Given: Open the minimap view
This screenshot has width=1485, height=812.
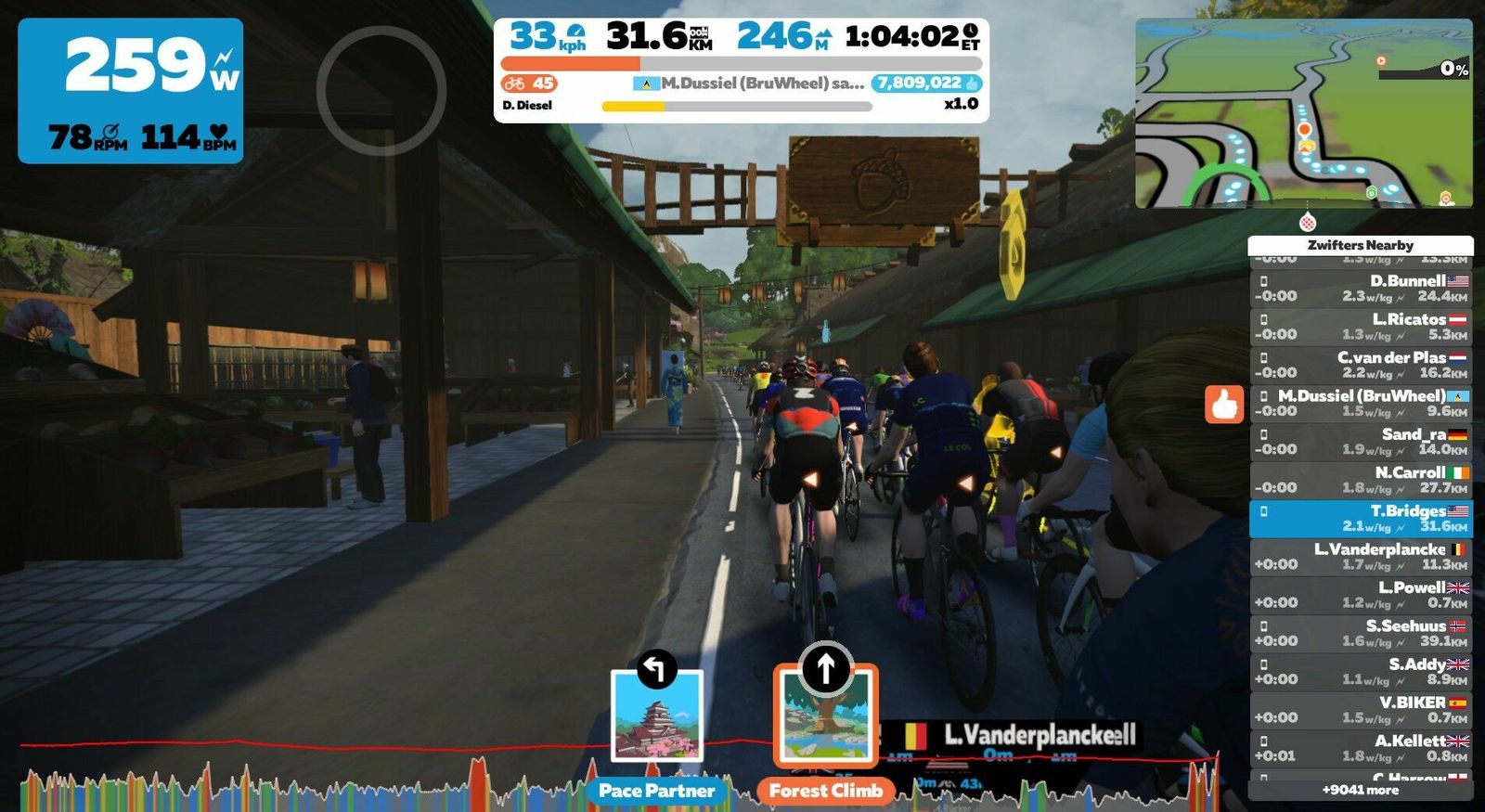Looking at the screenshot, I should (1303, 113).
